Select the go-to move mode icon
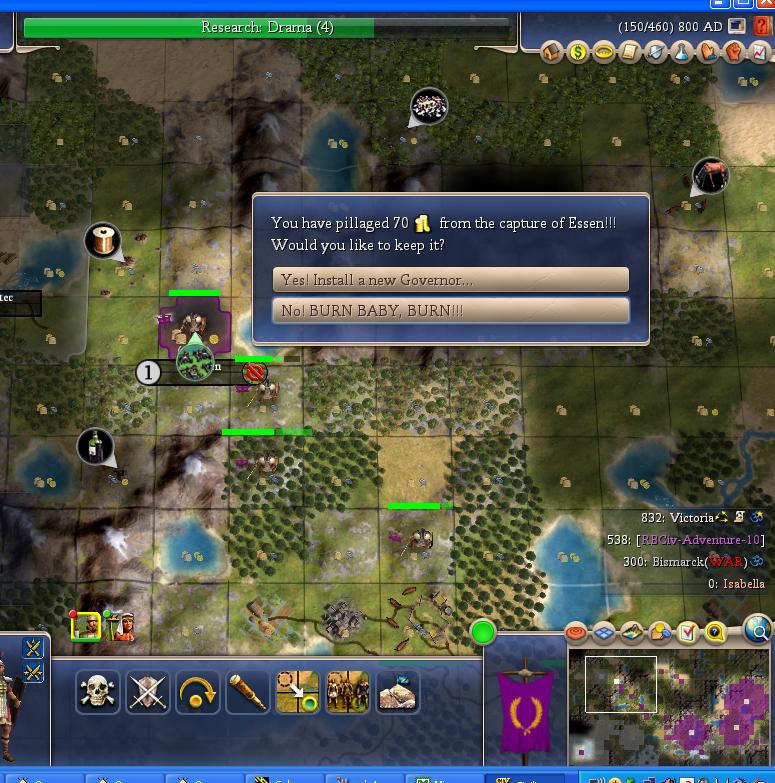 (x=297, y=692)
